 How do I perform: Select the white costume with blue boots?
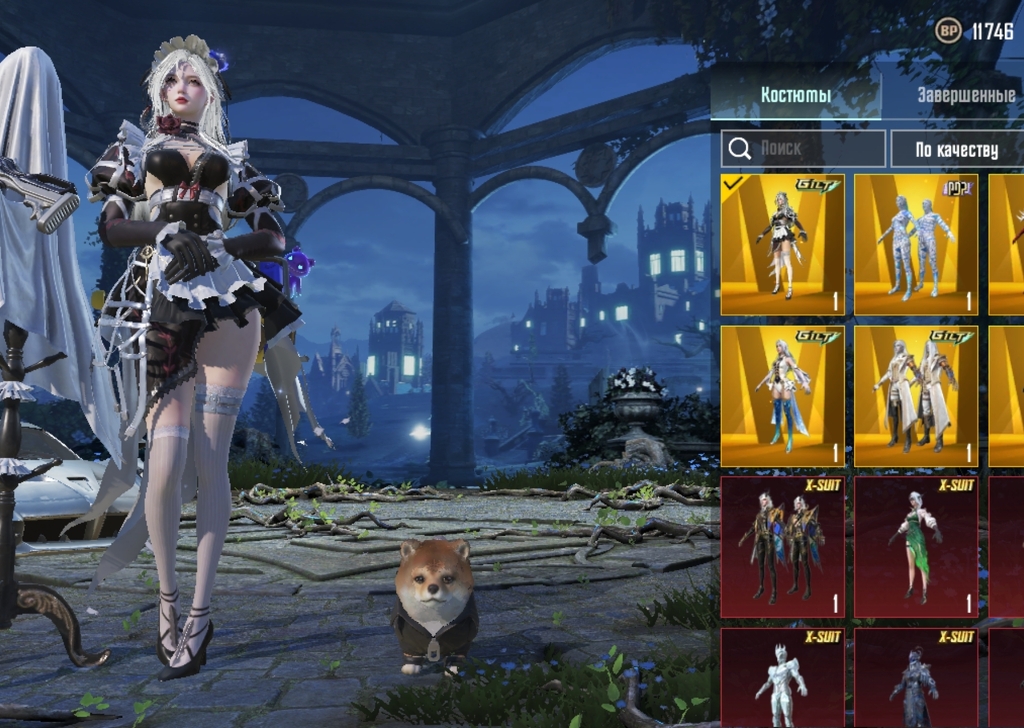[x=782, y=395]
